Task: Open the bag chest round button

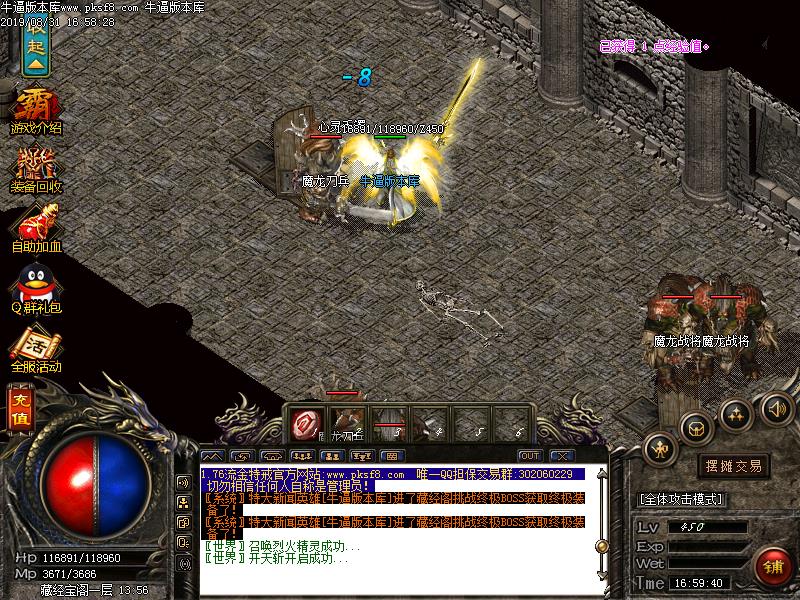Action: coord(698,427)
